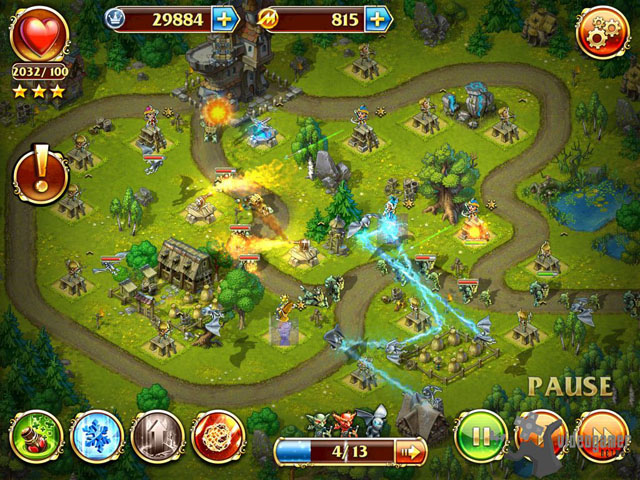This screenshot has height=480, width=640.
Task: Call the next wave early with arrow button
Action: (411, 452)
